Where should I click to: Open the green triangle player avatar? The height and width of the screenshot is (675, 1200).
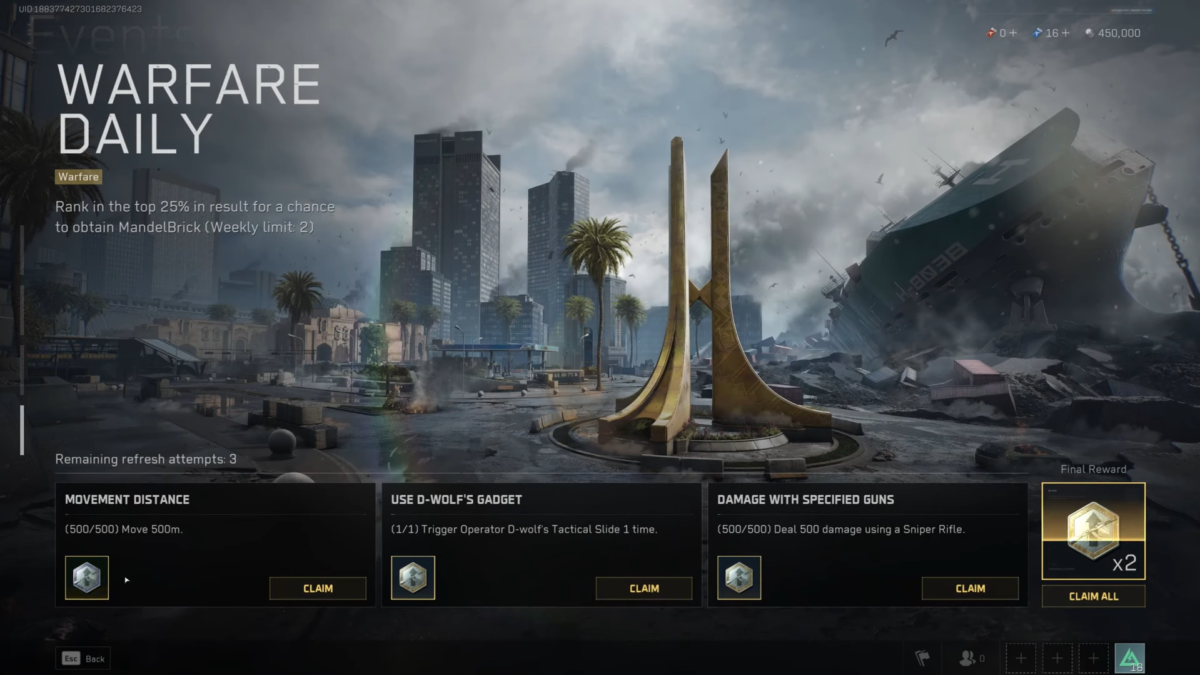(1129, 658)
